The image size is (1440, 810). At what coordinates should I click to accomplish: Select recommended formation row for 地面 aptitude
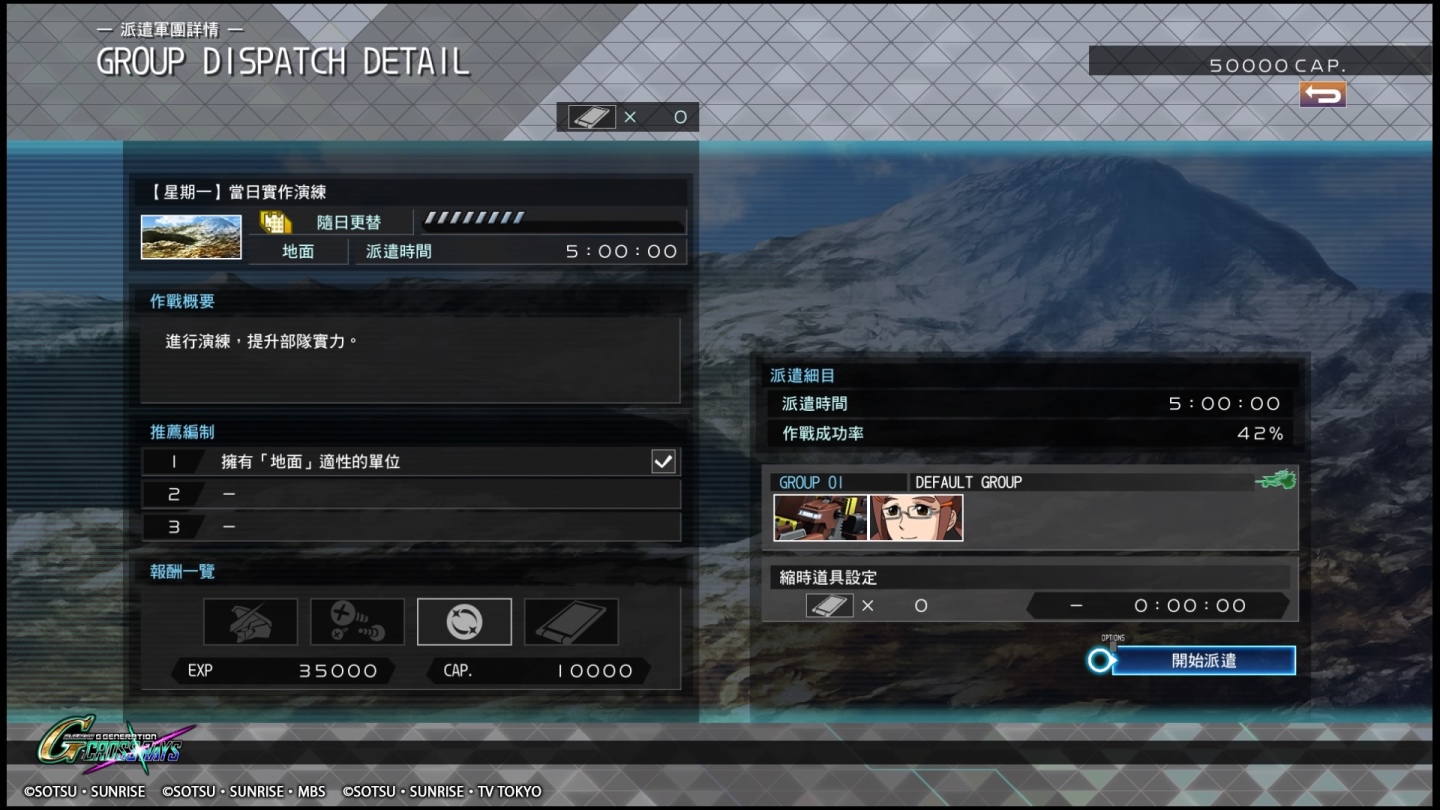point(411,461)
